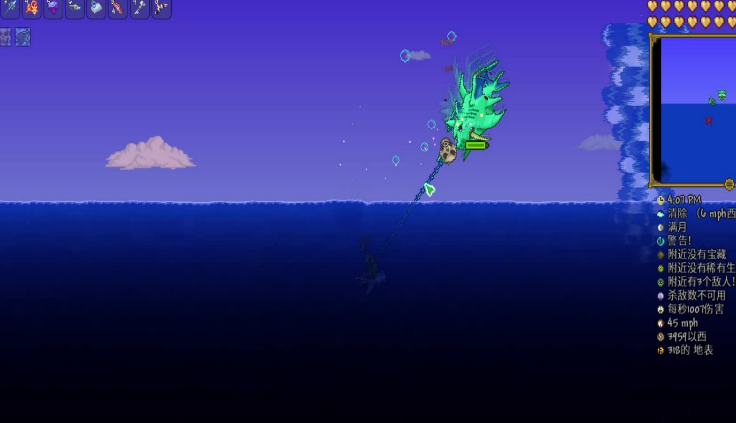Click the dark blue creature buff icon
This screenshot has height=423, width=736.
tap(22, 37)
